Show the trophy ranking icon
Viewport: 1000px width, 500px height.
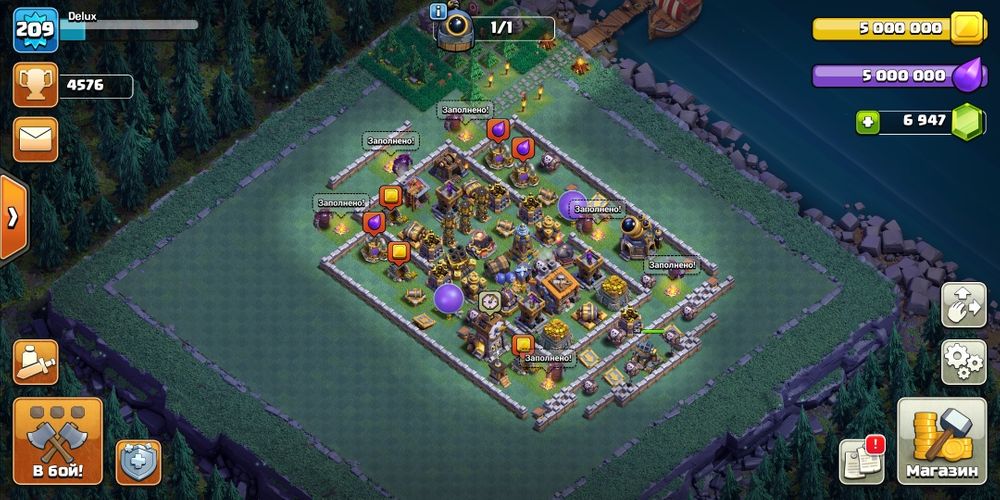click(x=35, y=85)
